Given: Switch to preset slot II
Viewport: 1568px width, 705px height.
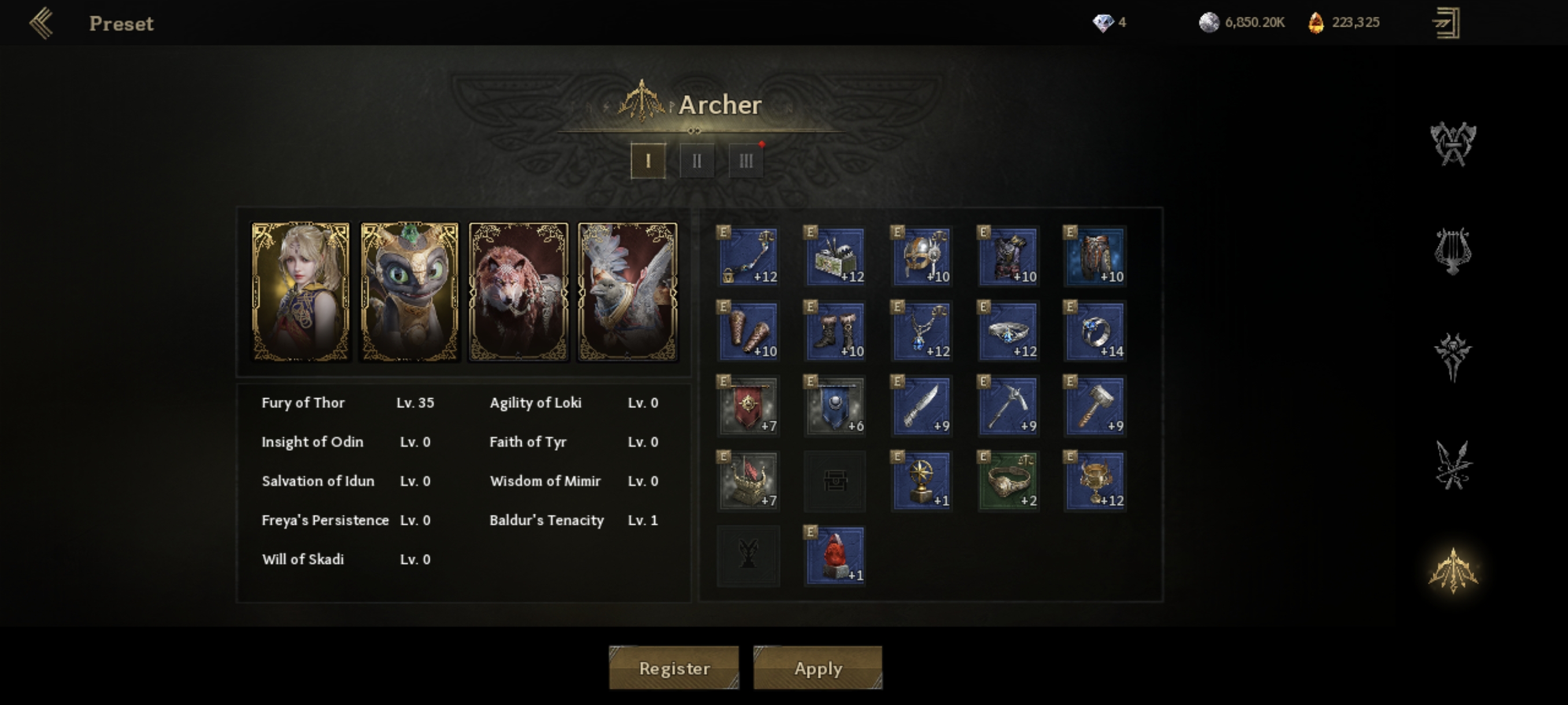Looking at the screenshot, I should (x=696, y=161).
